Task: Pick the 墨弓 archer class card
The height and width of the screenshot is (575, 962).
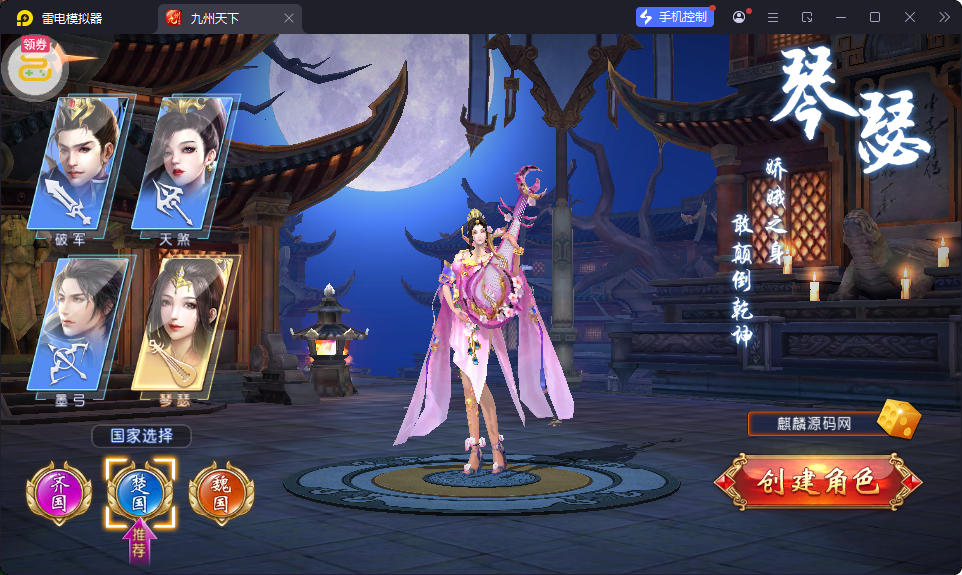Action: click(80, 324)
